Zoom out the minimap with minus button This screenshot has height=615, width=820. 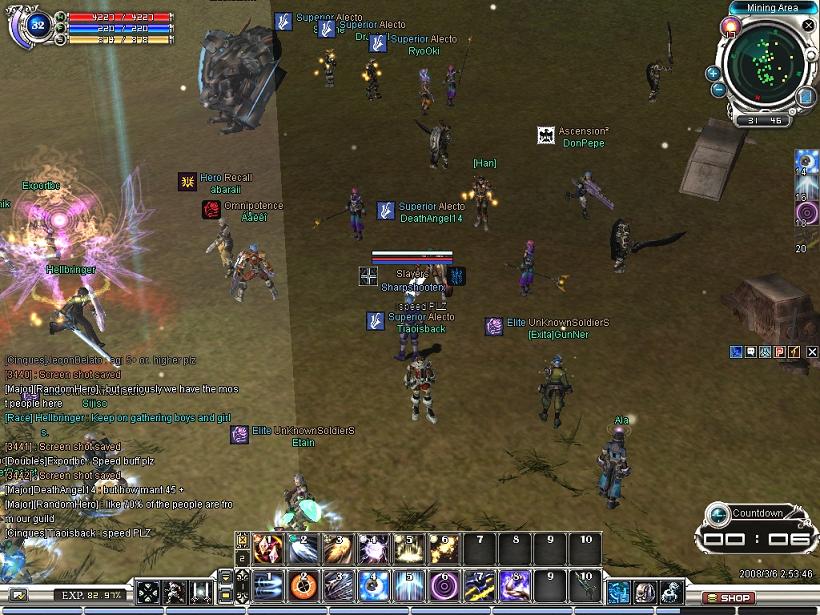point(718,90)
